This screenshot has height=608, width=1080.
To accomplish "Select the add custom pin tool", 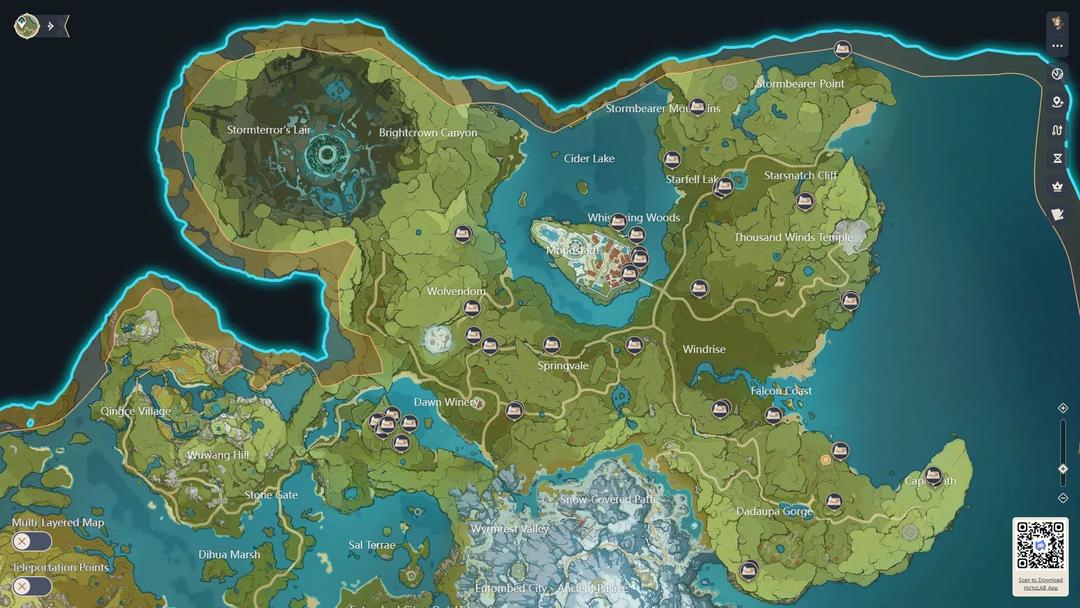I will pyautogui.click(x=1057, y=102).
